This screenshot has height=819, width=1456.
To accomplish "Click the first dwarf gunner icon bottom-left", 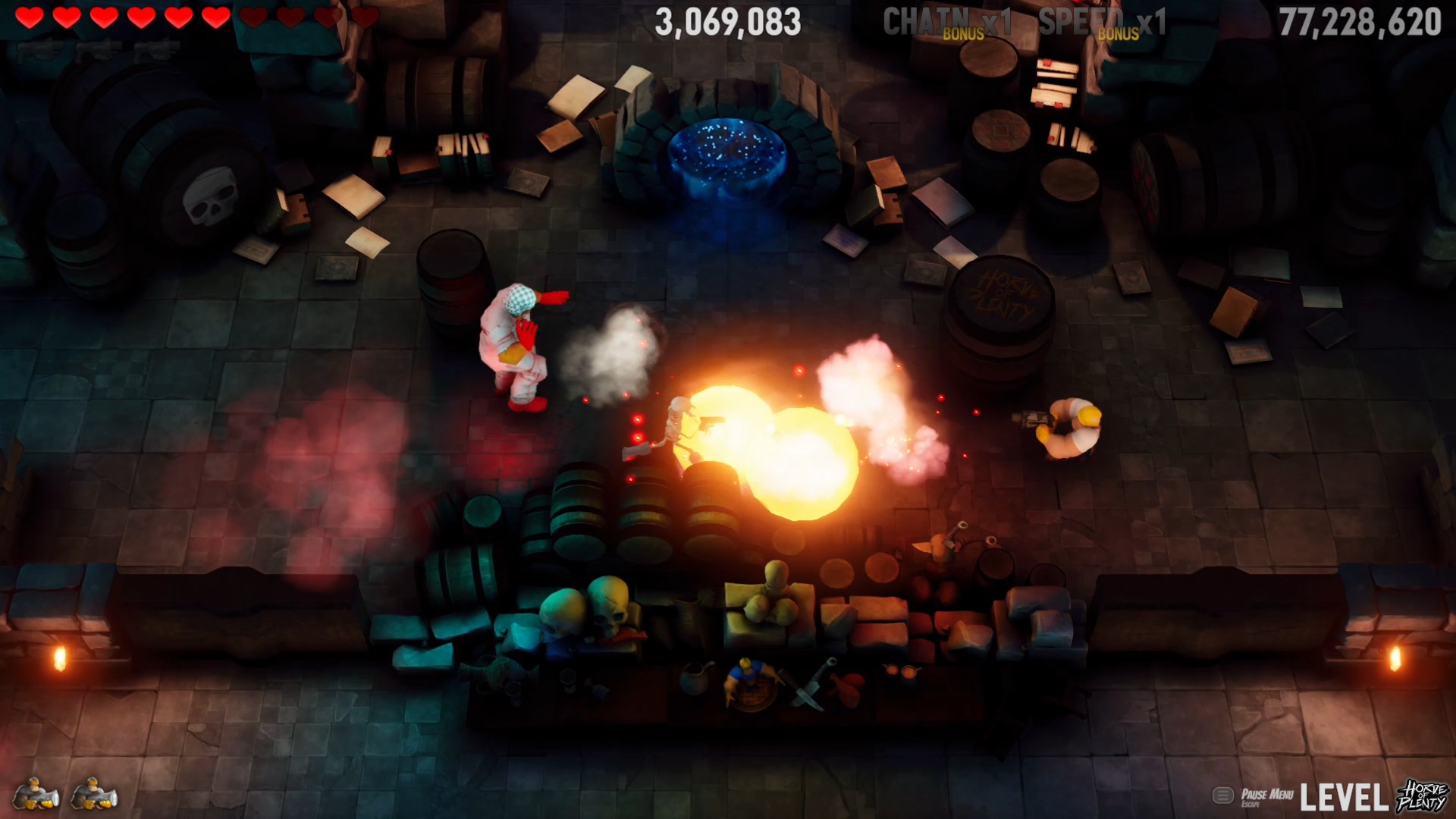I will (34, 795).
